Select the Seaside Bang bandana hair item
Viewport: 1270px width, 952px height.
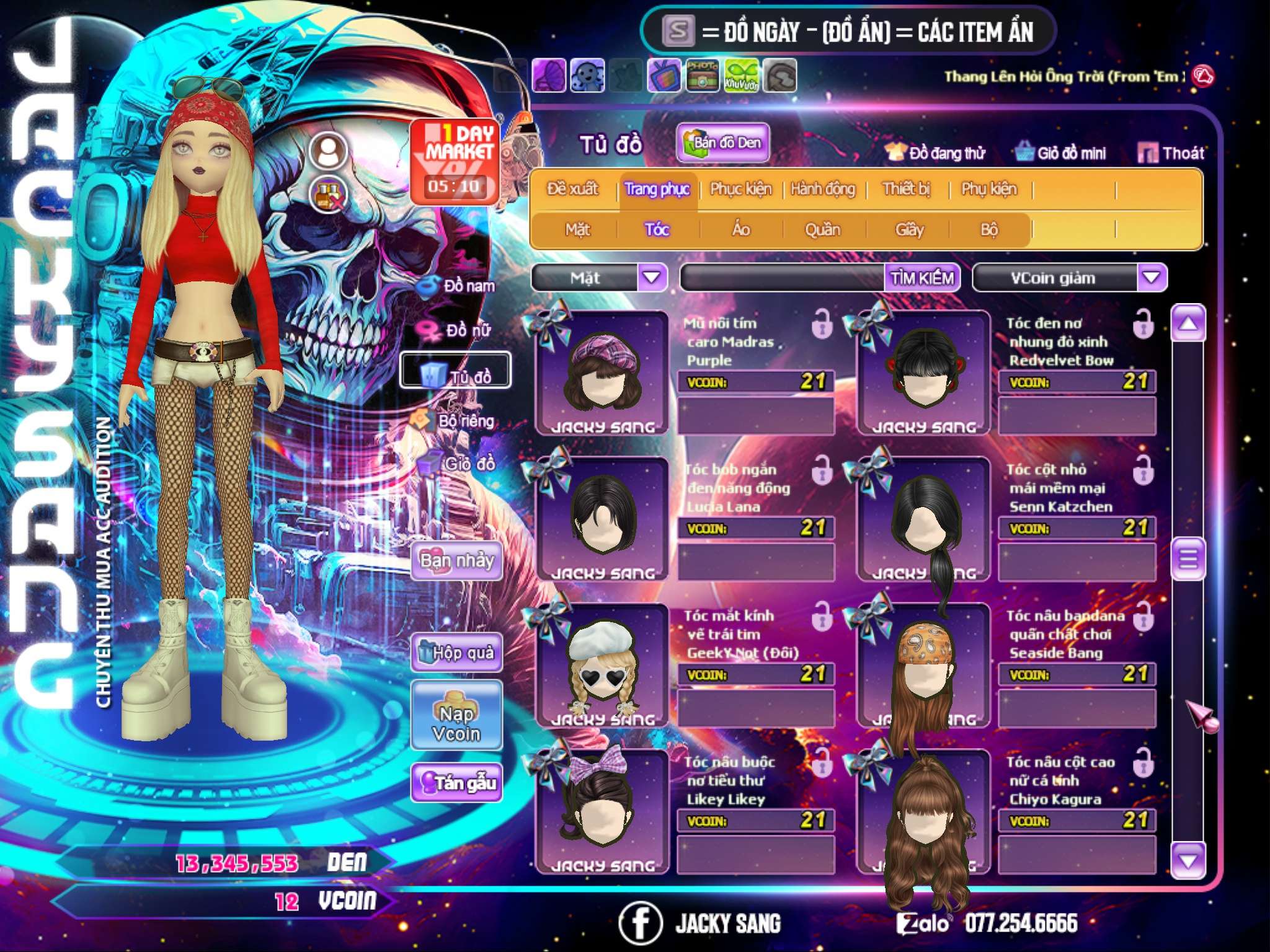tap(923, 666)
